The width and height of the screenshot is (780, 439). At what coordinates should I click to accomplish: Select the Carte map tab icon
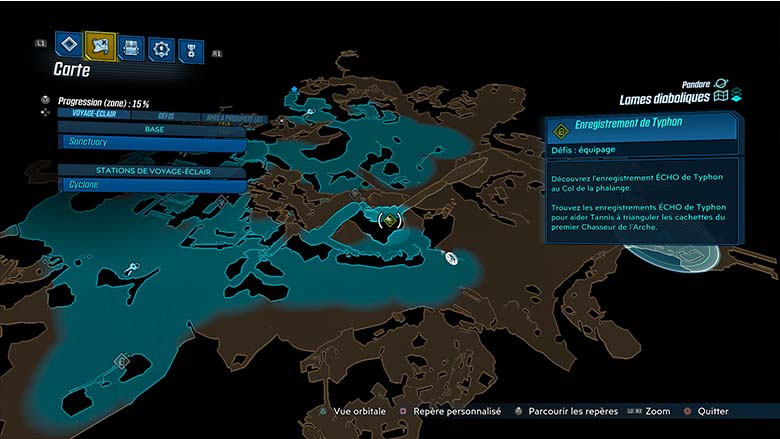(100, 44)
